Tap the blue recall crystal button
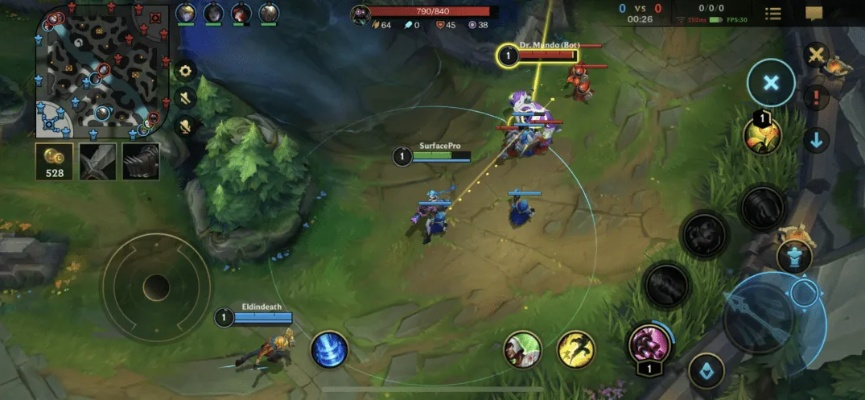The image size is (865, 400). 706,371
